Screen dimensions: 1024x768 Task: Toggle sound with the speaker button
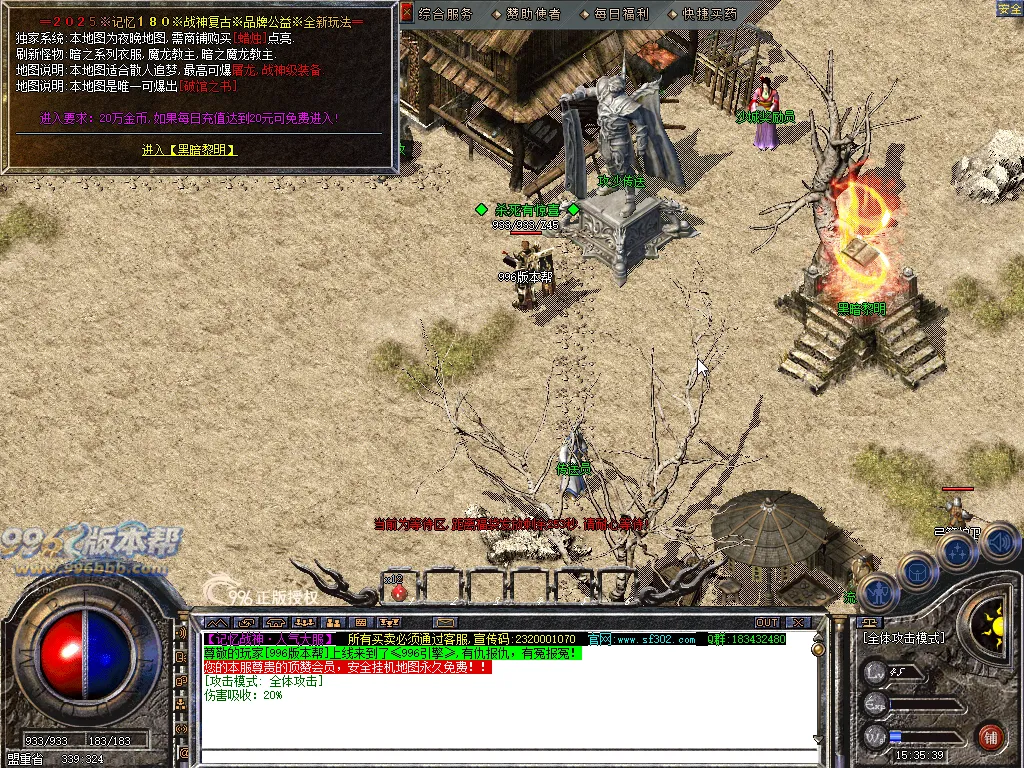[x=997, y=542]
